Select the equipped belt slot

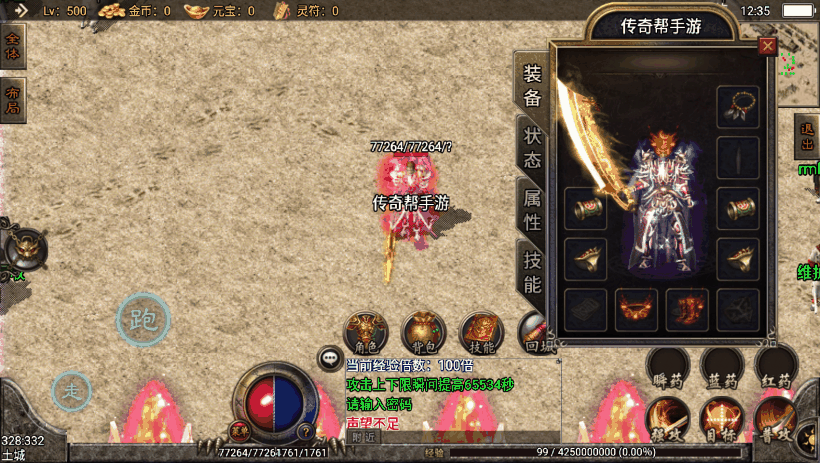click(636, 308)
